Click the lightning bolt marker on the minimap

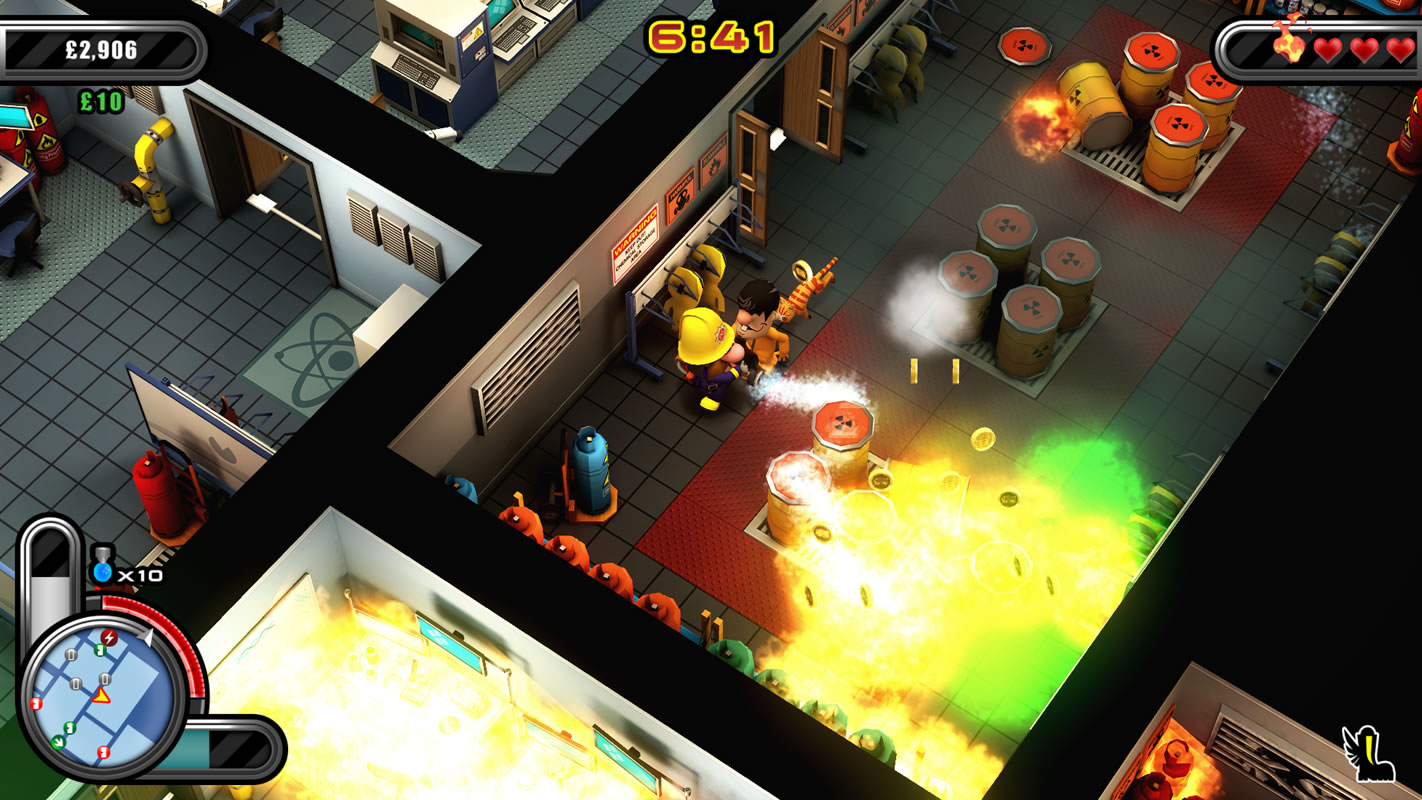point(108,639)
